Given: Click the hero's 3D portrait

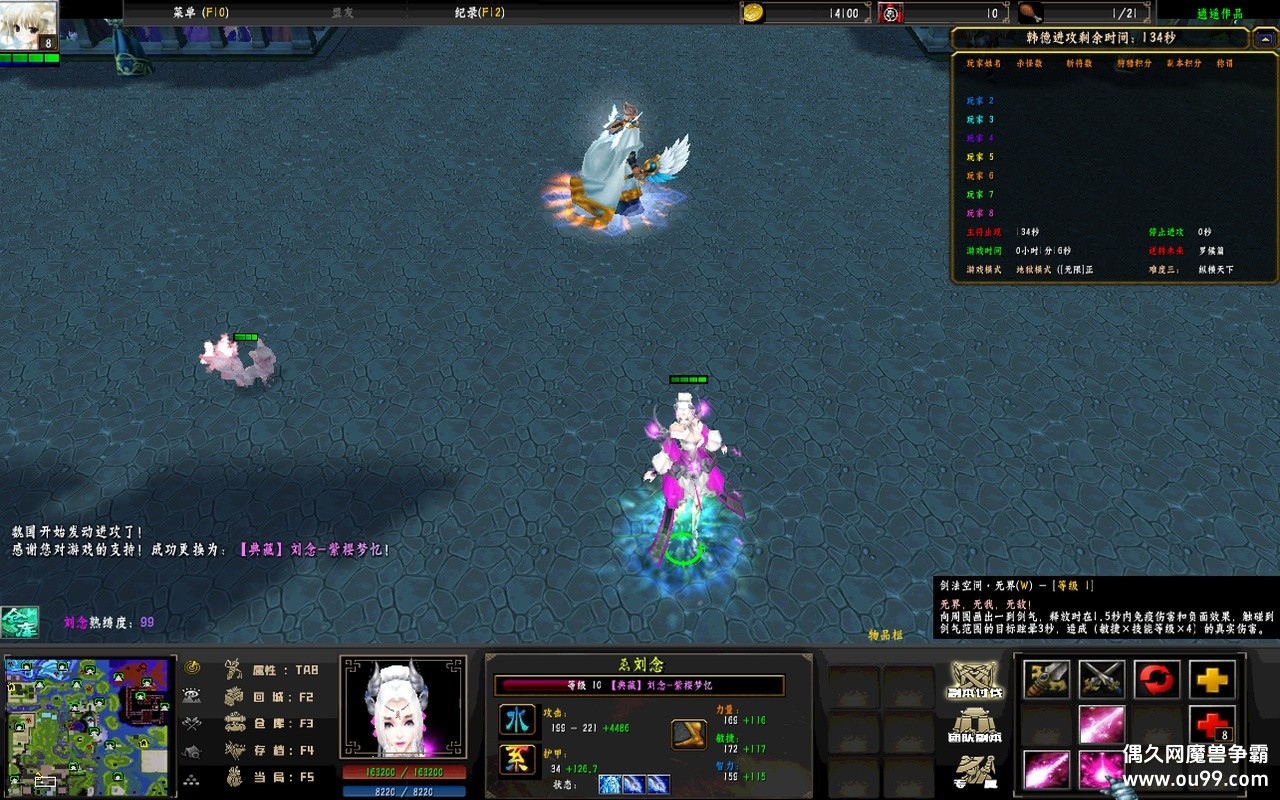Looking at the screenshot, I should tap(403, 707).
